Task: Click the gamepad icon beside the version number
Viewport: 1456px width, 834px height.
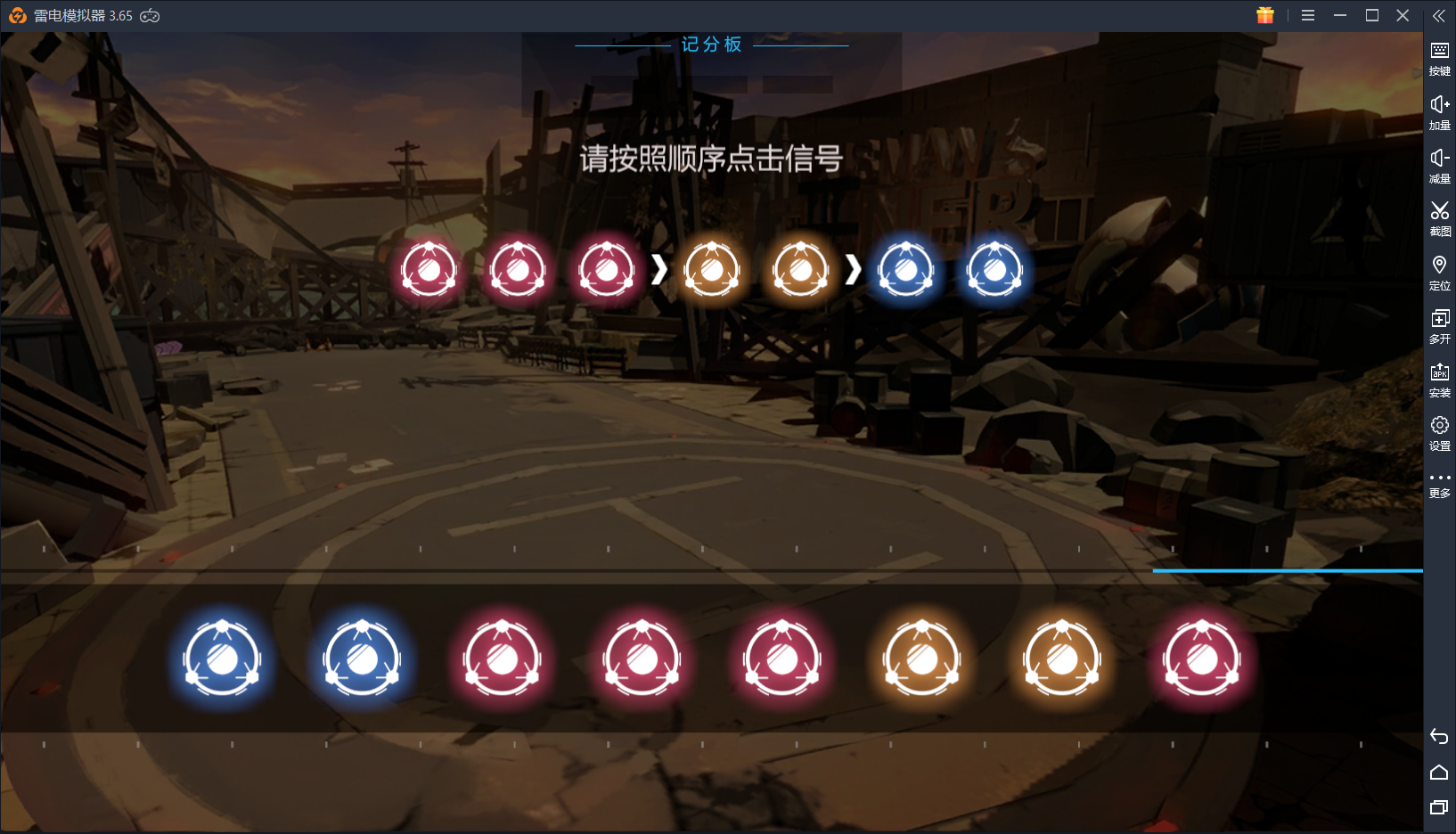Action: (151, 15)
